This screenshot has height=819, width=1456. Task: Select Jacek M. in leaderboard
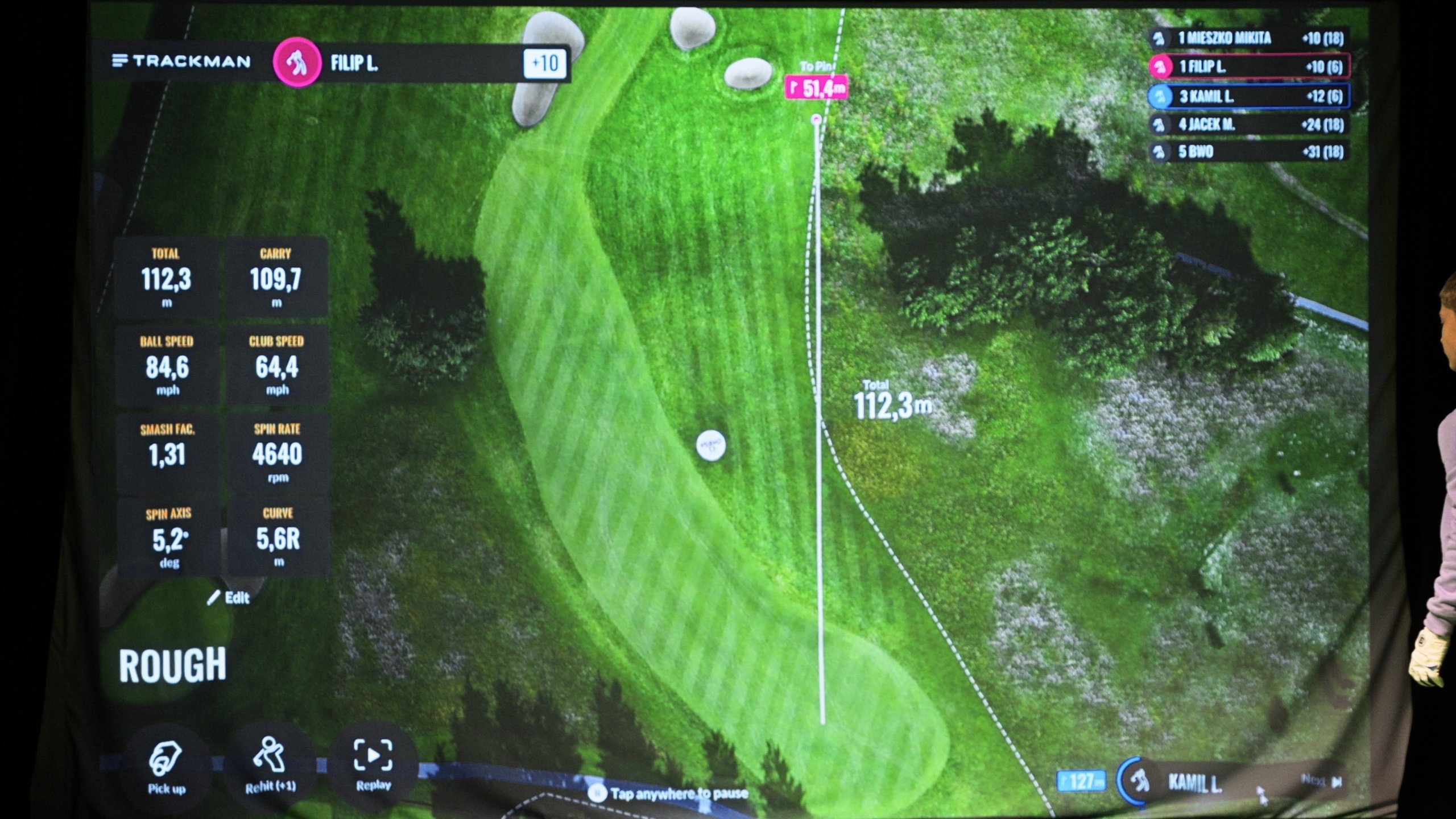tap(1249, 125)
